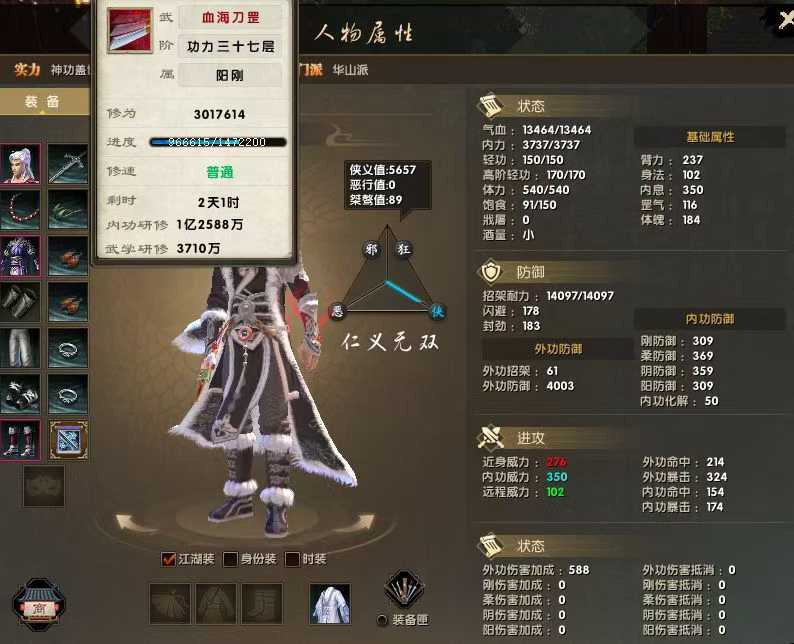The width and height of the screenshot is (794, 644).
Task: Select the 实力 tab
Action: [27, 70]
